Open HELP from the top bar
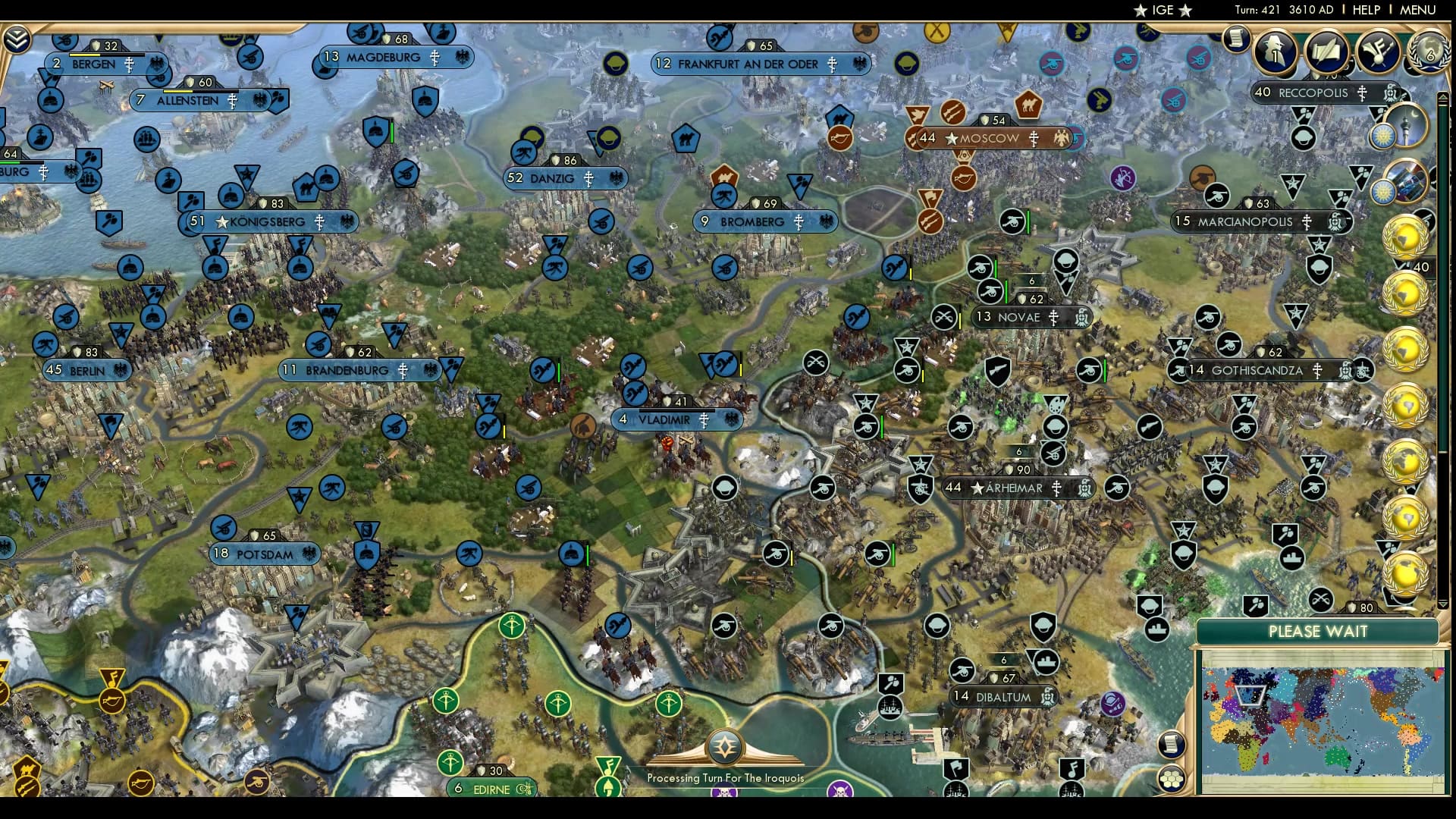 pyautogui.click(x=1367, y=10)
